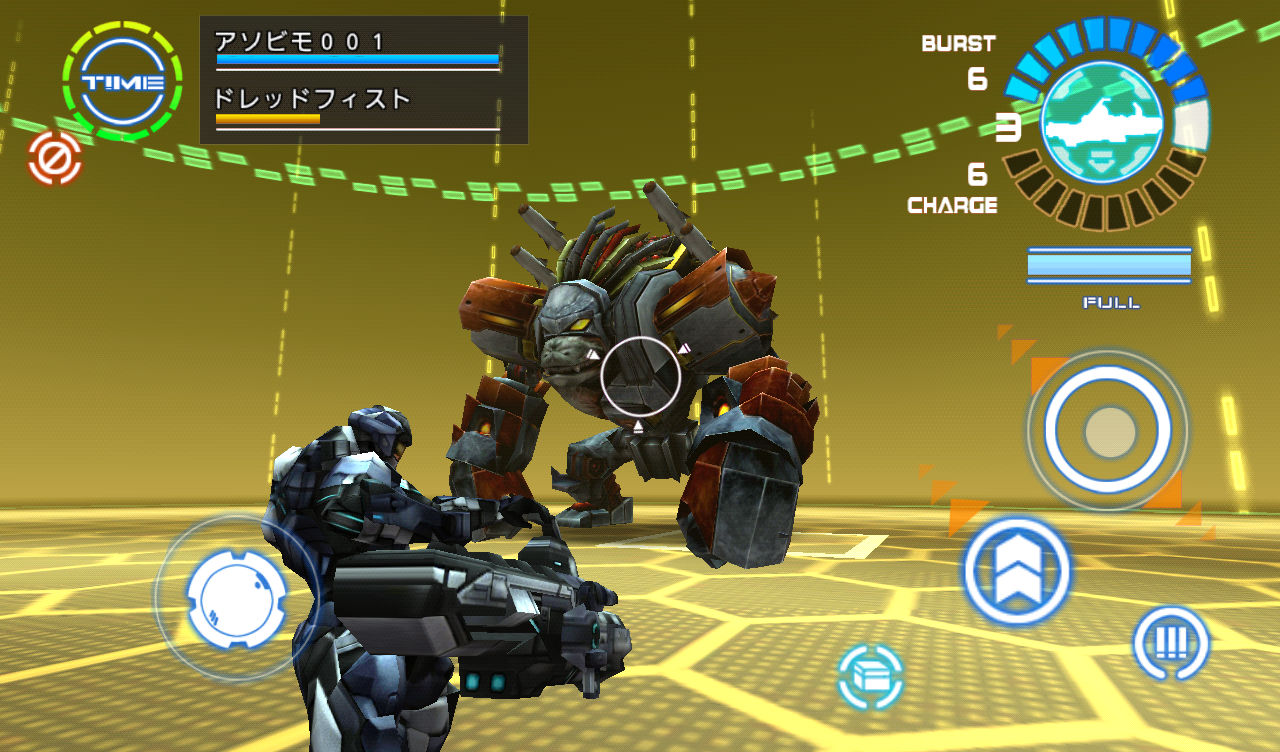Tap the weapon display in the burst gauge
This screenshot has height=752, width=1280.
coord(1102,122)
